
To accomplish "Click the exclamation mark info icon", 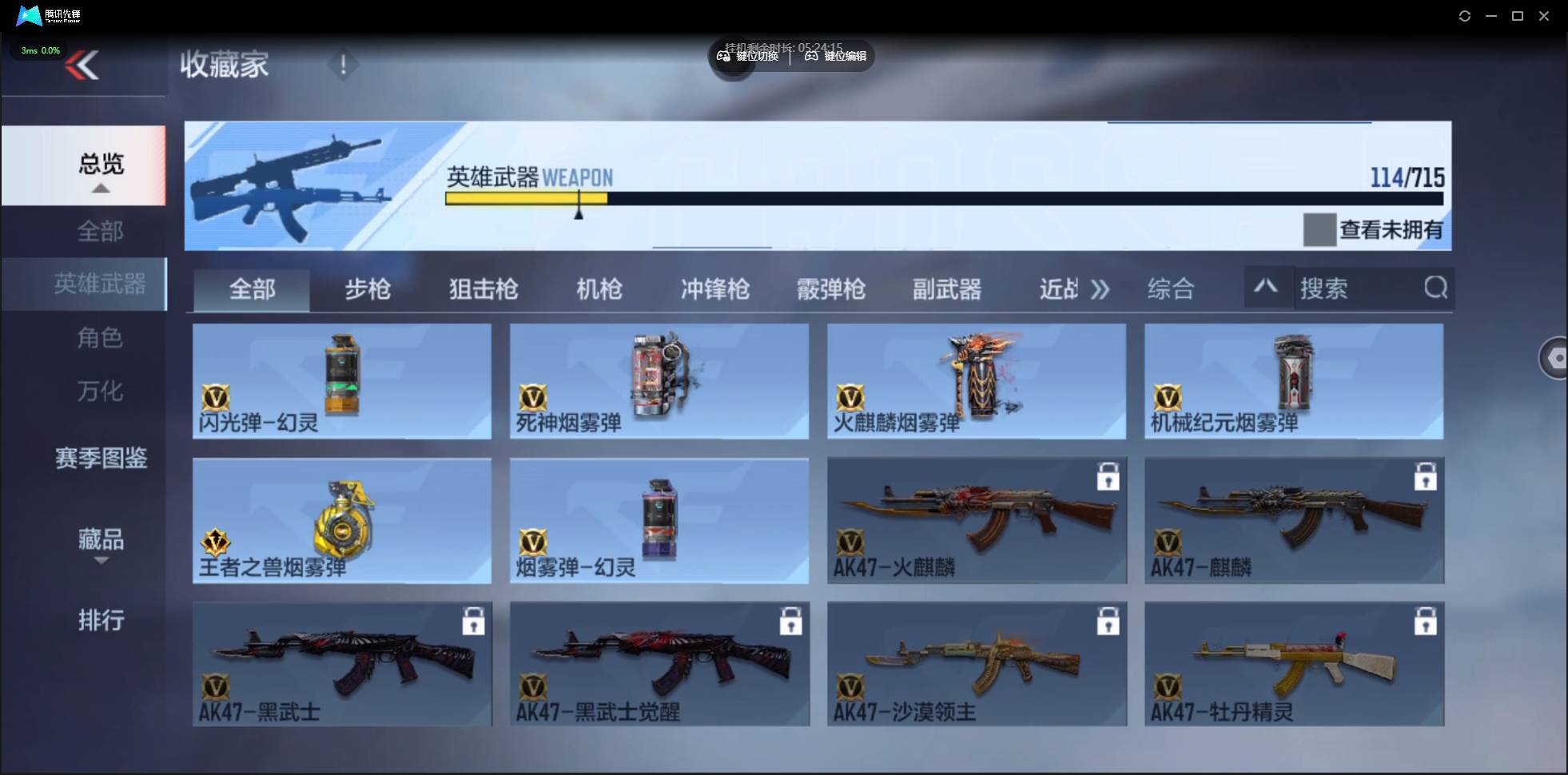I will tap(344, 65).
